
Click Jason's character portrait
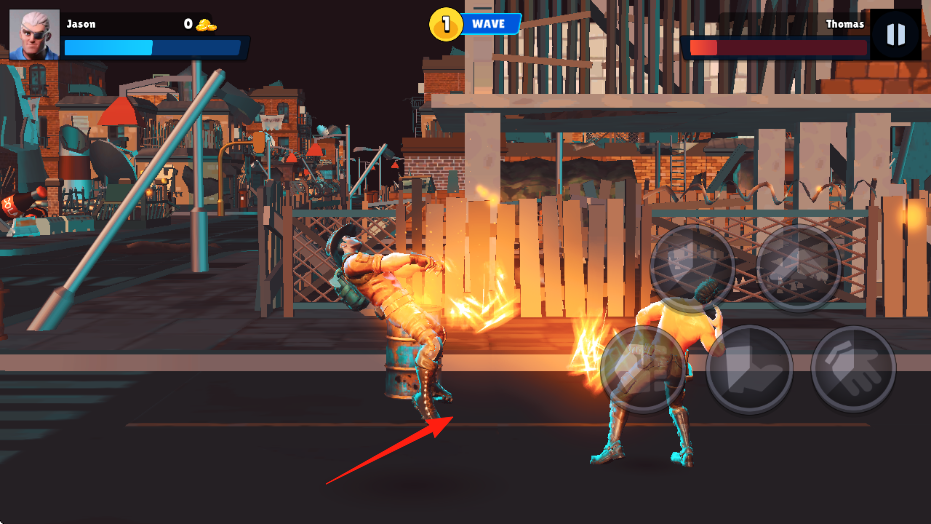(34, 35)
